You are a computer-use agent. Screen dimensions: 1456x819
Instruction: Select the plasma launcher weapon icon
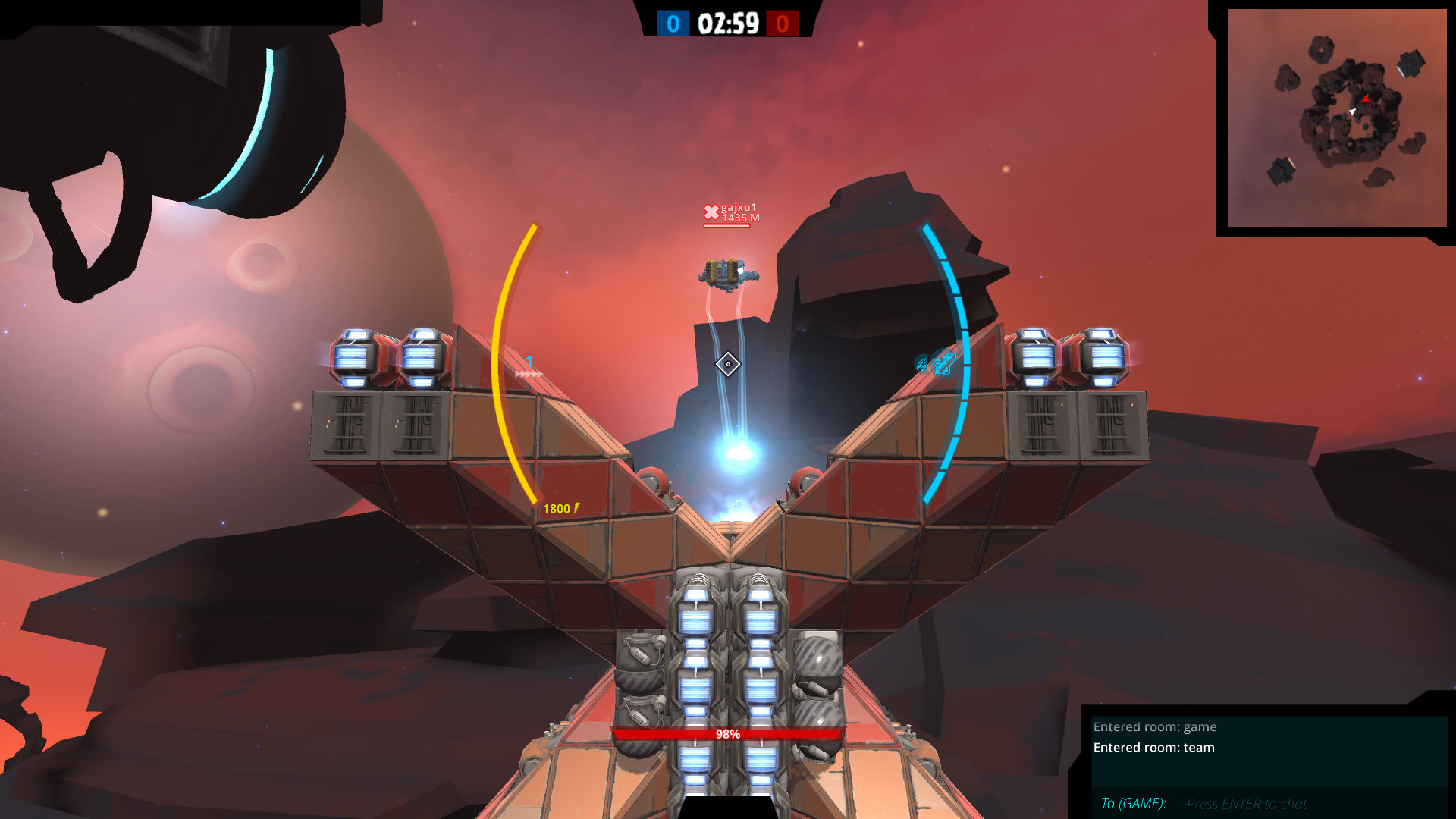pos(945,364)
